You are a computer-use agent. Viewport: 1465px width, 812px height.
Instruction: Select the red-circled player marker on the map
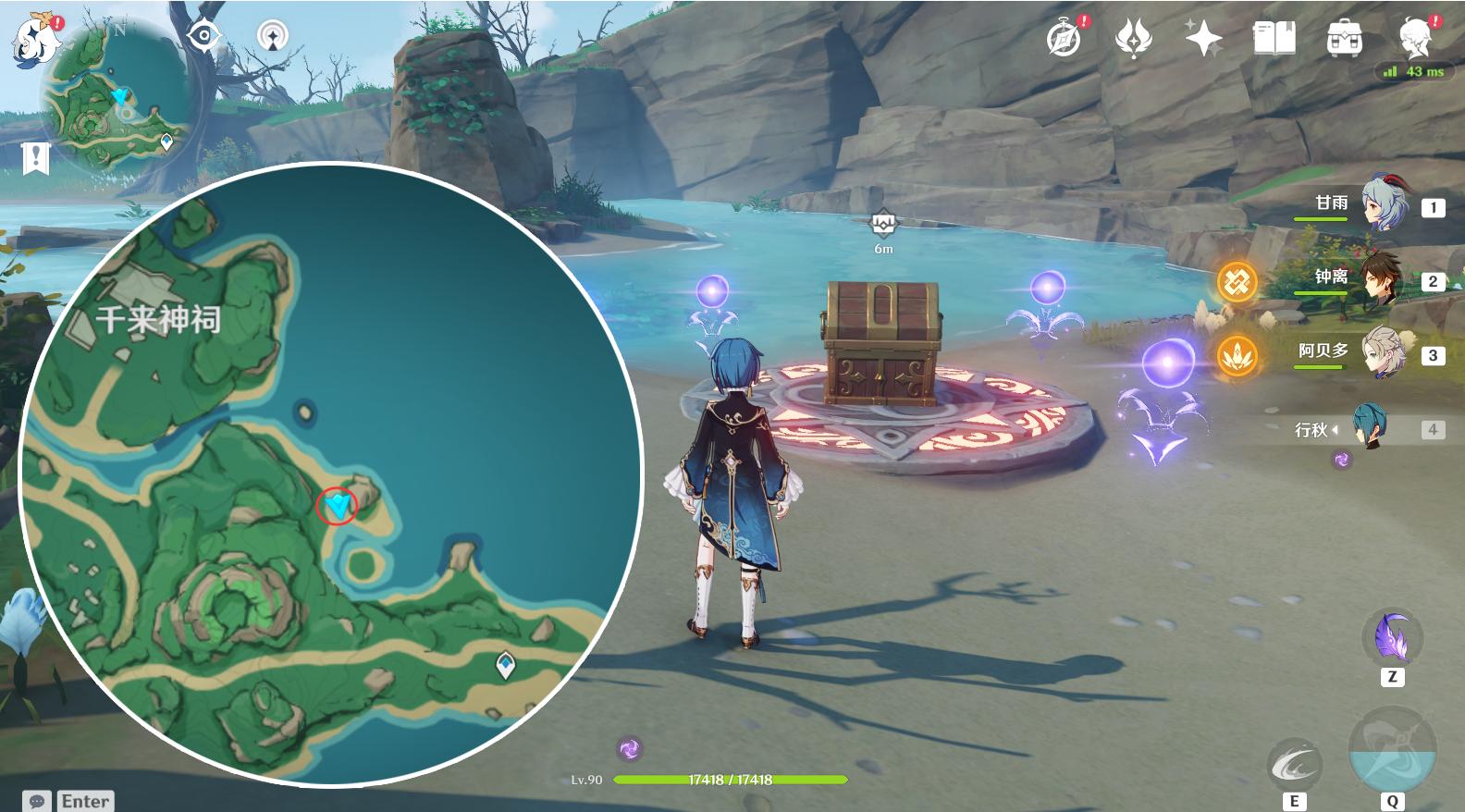tap(337, 506)
